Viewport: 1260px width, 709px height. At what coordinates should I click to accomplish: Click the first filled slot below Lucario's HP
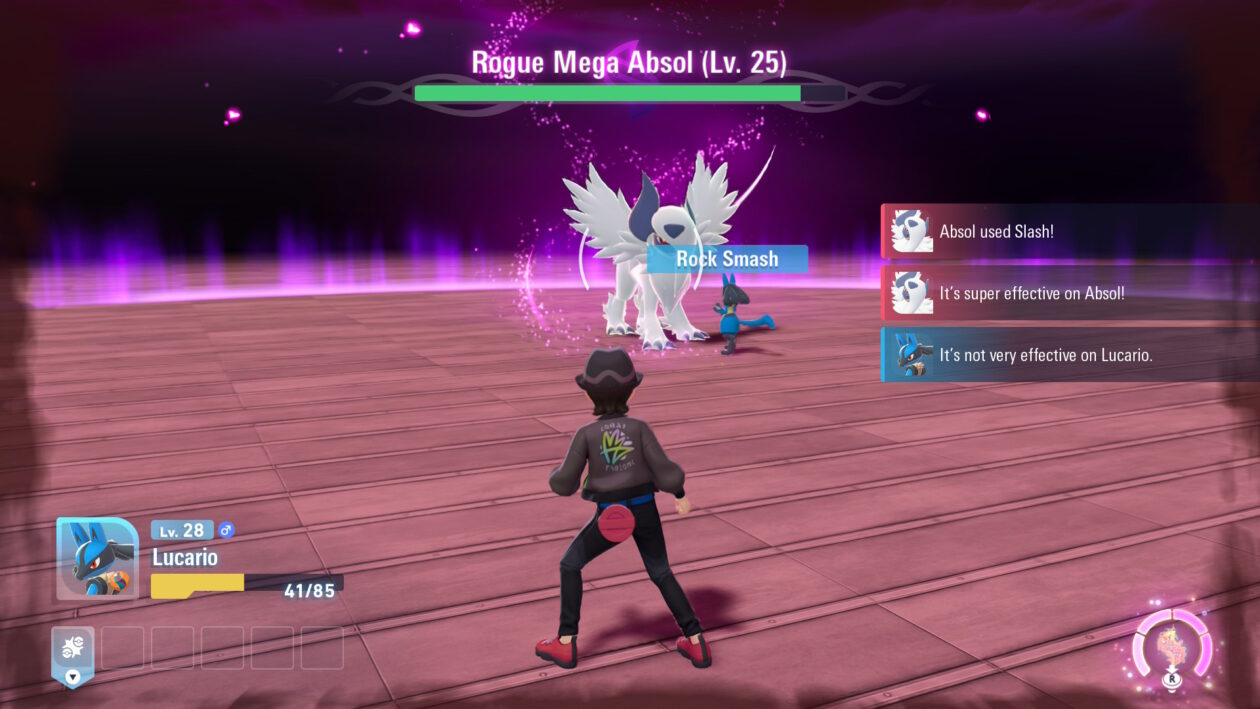click(x=73, y=650)
